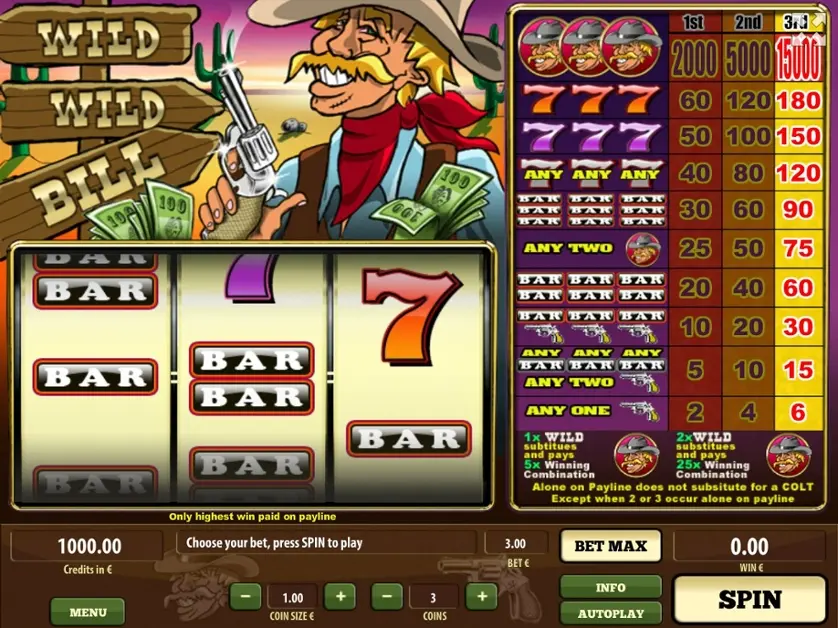Start AUTOPLAY mode
Image resolution: width=838 pixels, height=628 pixels.
click(x=610, y=613)
